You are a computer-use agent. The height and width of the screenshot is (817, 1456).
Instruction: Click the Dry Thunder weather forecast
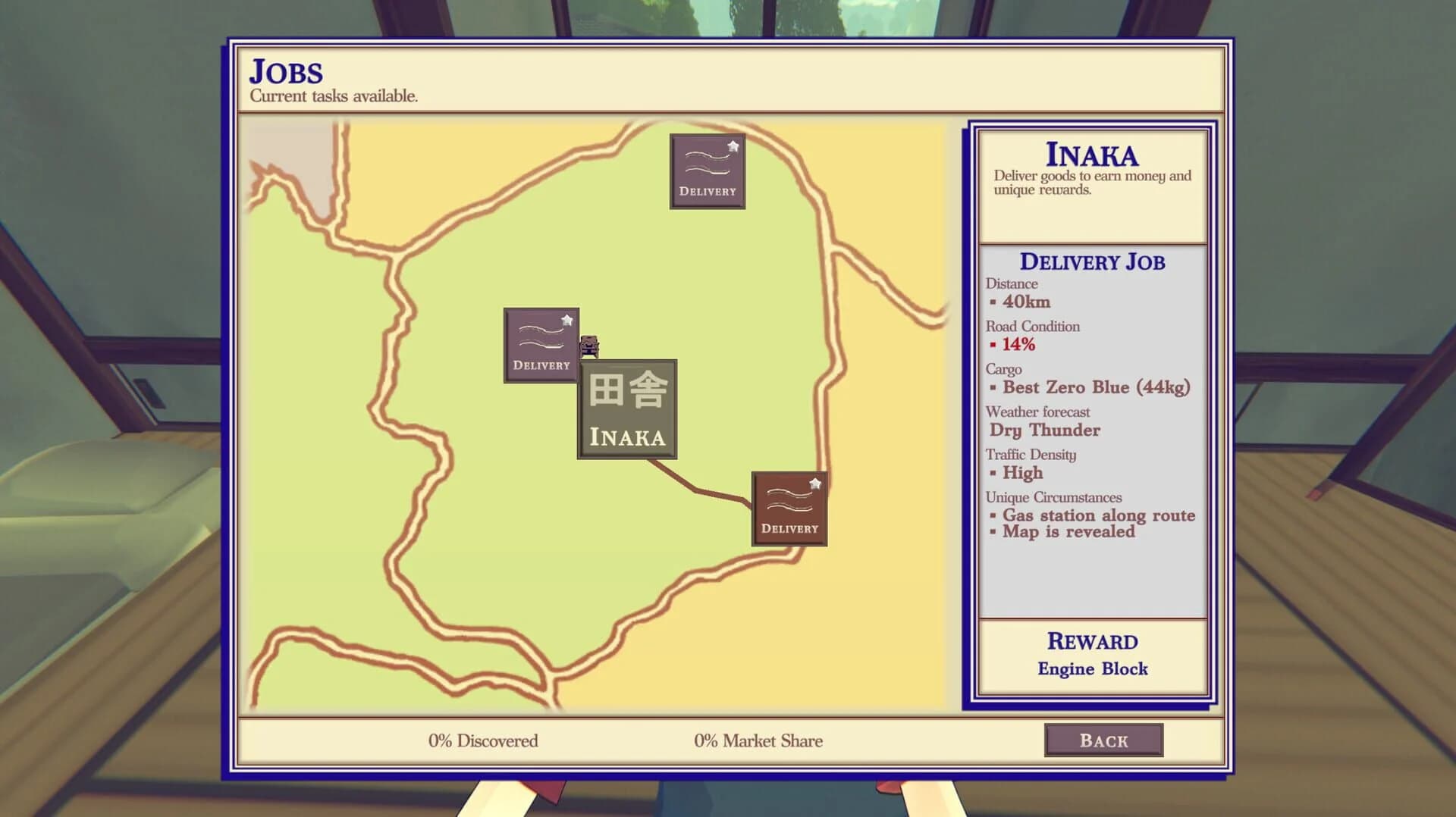(x=1045, y=430)
